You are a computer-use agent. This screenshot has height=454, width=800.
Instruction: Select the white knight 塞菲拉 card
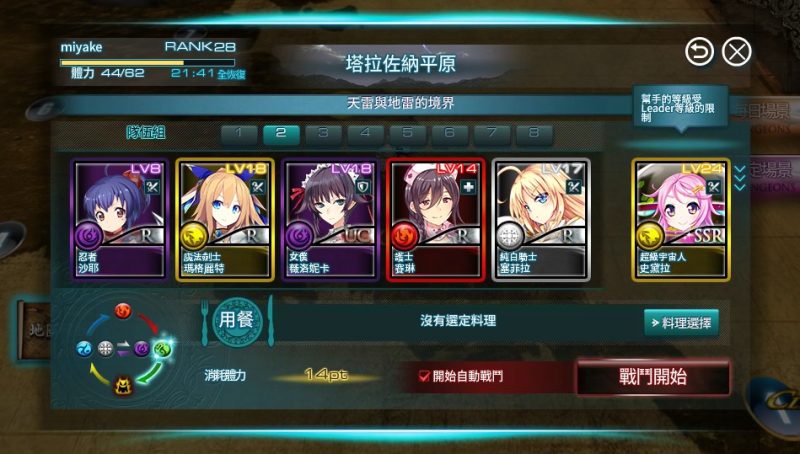[540, 218]
